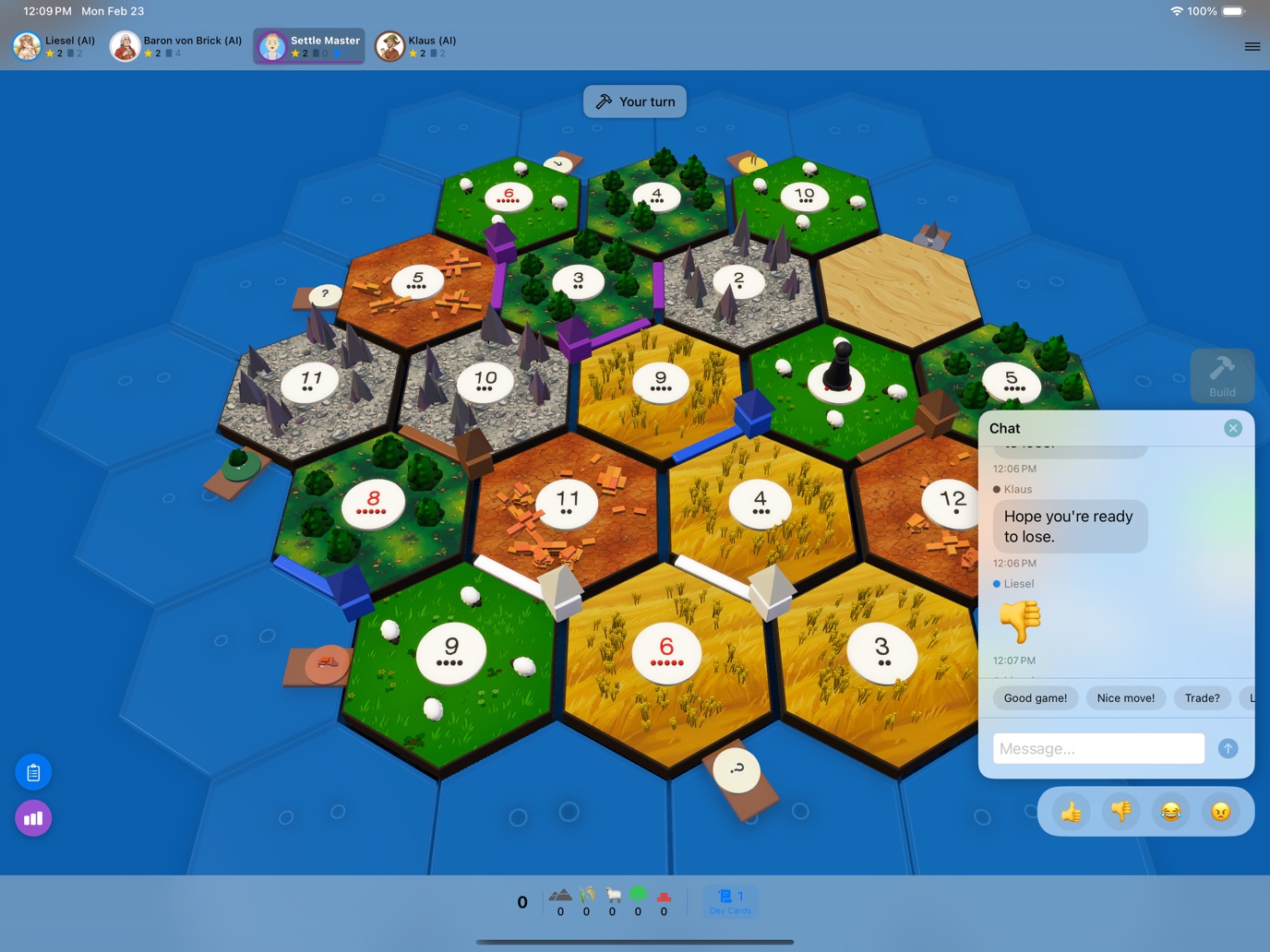The width and height of the screenshot is (1270, 952).
Task: Close the Chat panel
Action: click(x=1233, y=427)
